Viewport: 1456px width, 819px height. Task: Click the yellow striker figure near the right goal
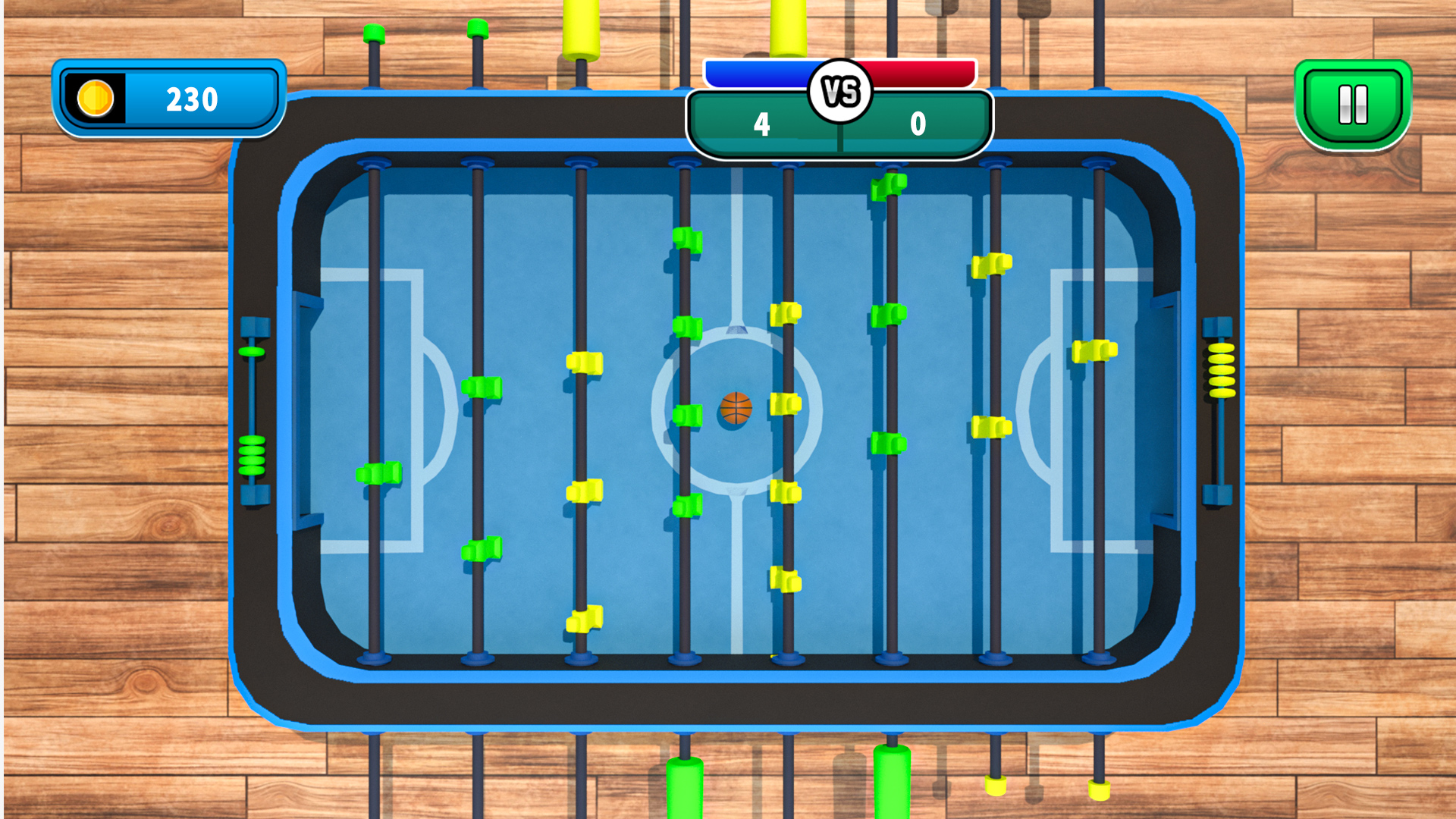[x=1094, y=353]
